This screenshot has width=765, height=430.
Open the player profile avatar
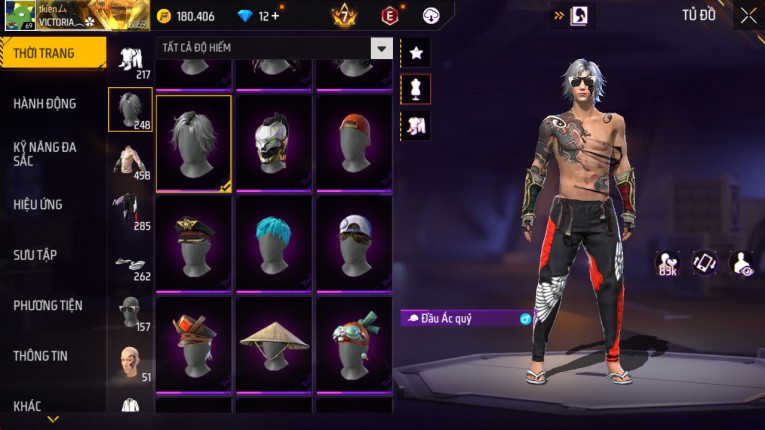[x=20, y=15]
